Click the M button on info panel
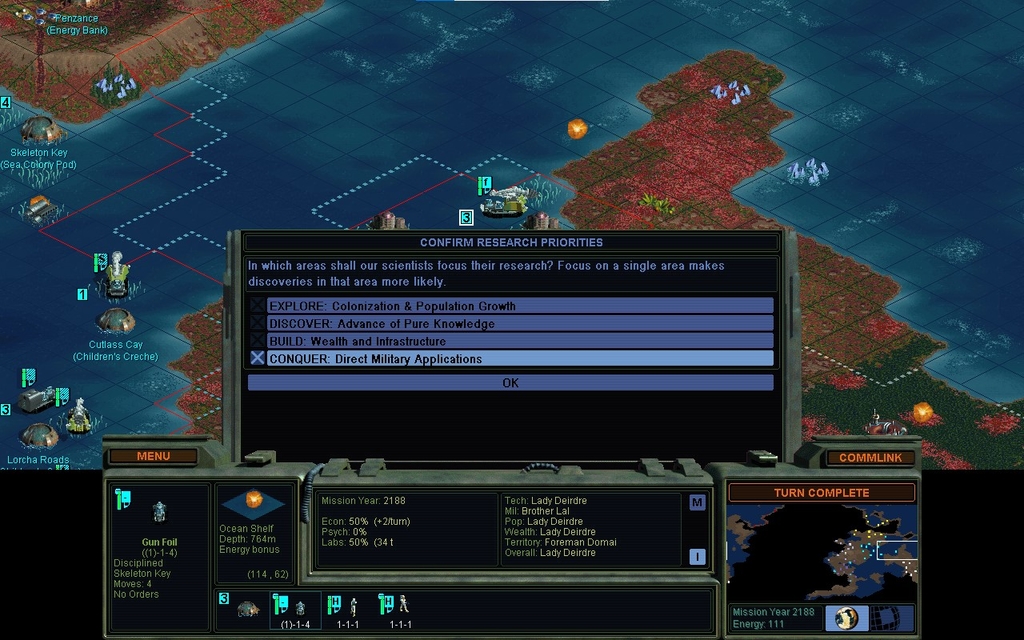The height and width of the screenshot is (640, 1024). pos(697,502)
